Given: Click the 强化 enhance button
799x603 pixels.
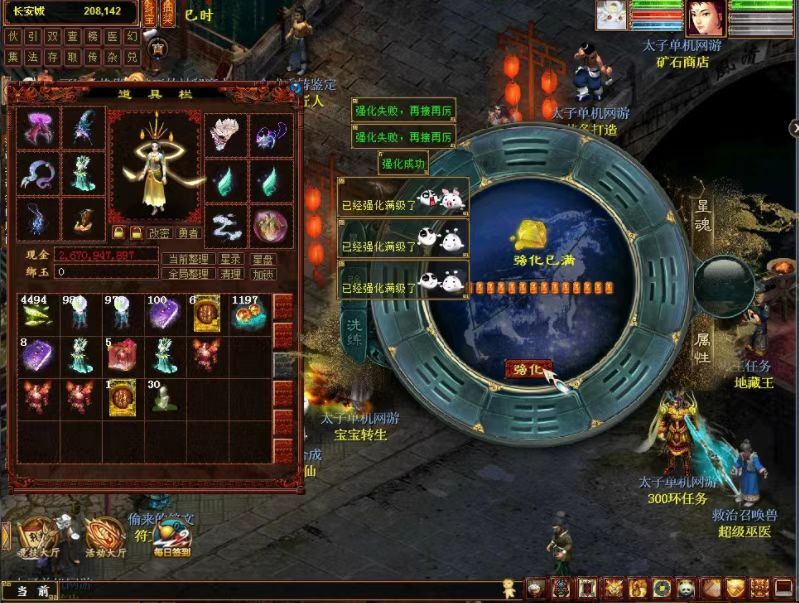Looking at the screenshot, I should (527, 369).
